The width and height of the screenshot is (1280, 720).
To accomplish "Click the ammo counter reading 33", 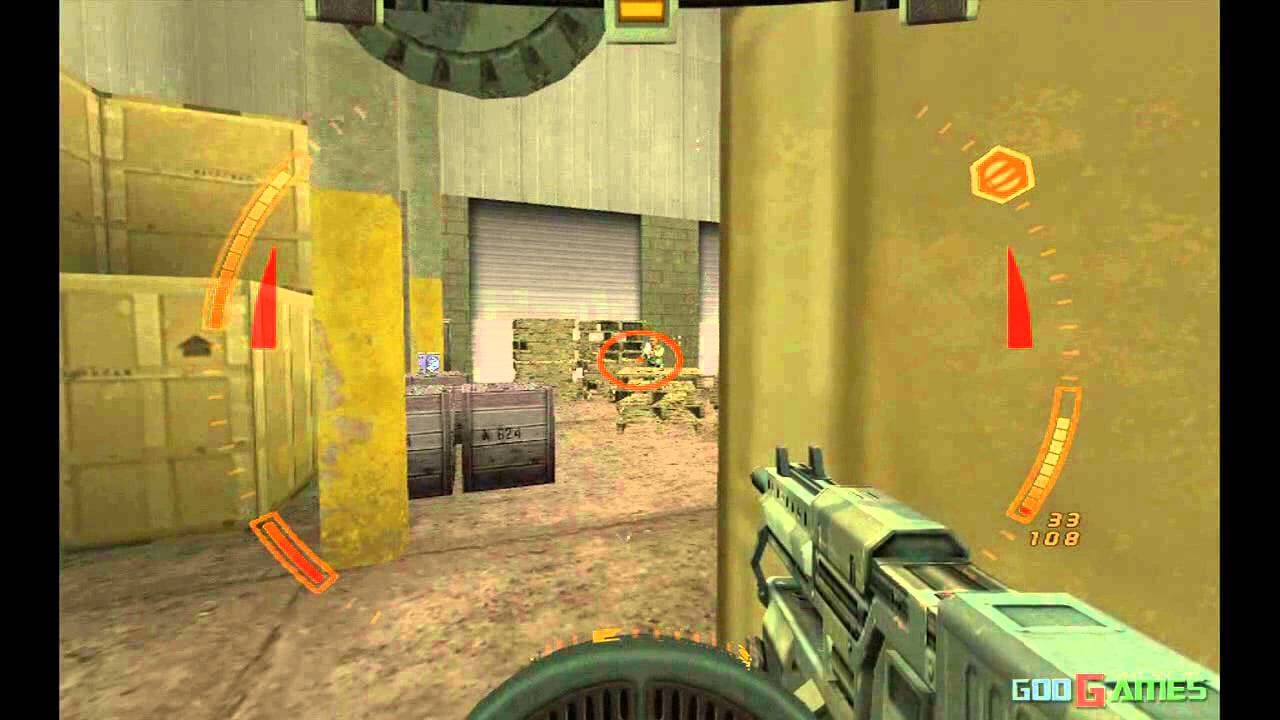I will point(1064,522).
